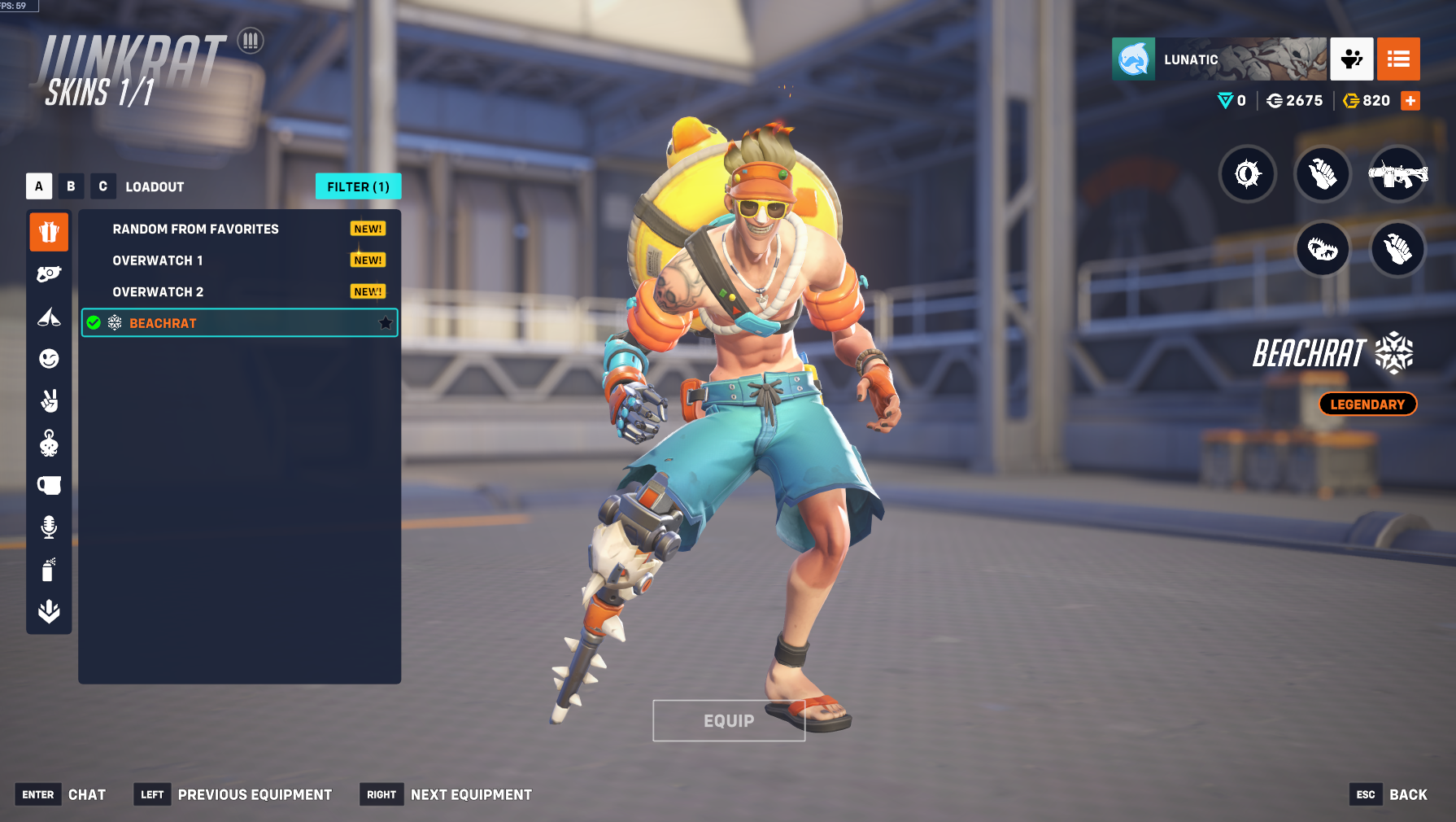
Task: Open the voice lines microphone category
Action: click(x=49, y=527)
